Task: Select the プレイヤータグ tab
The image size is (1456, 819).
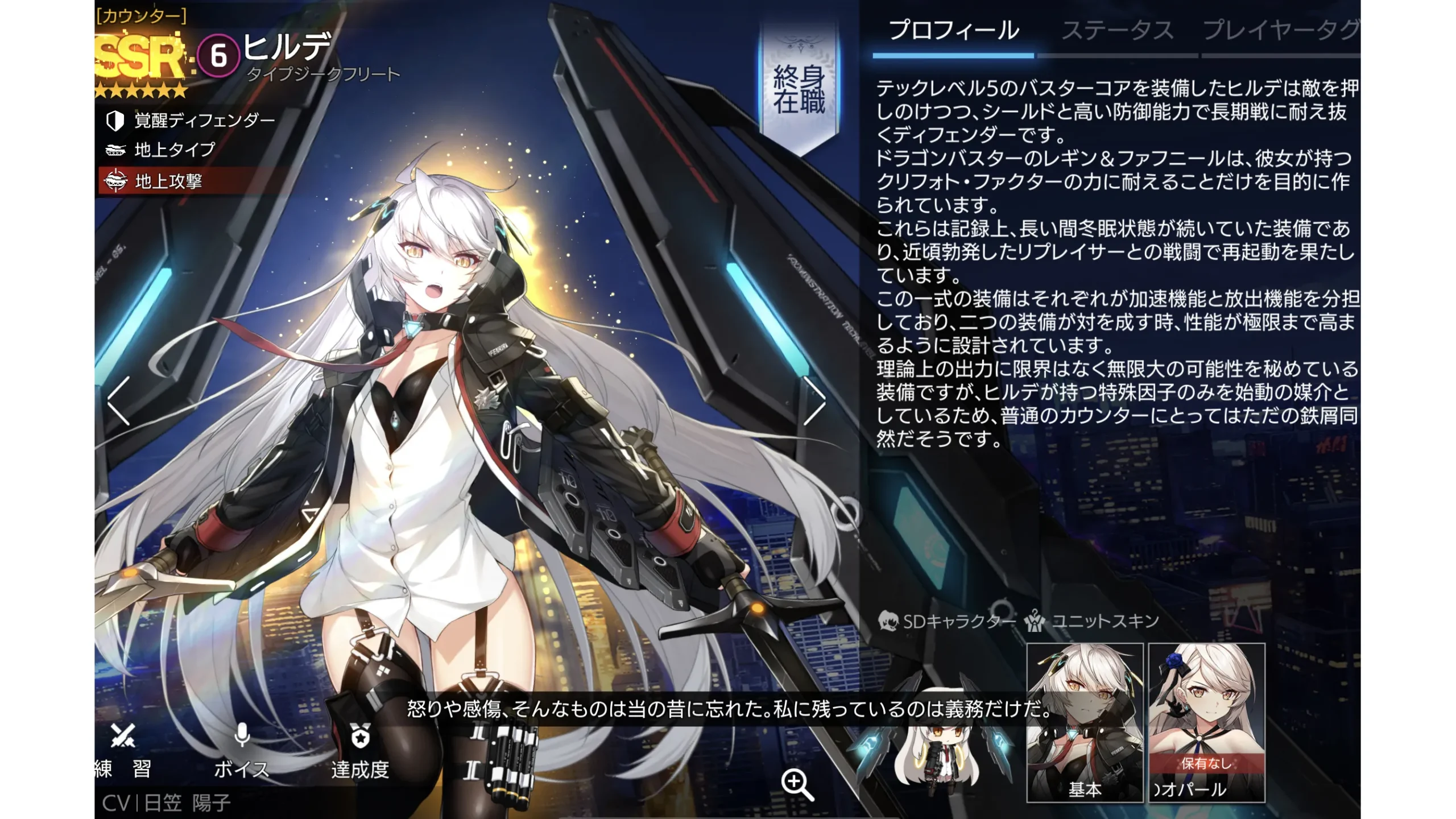Action: click(1280, 31)
